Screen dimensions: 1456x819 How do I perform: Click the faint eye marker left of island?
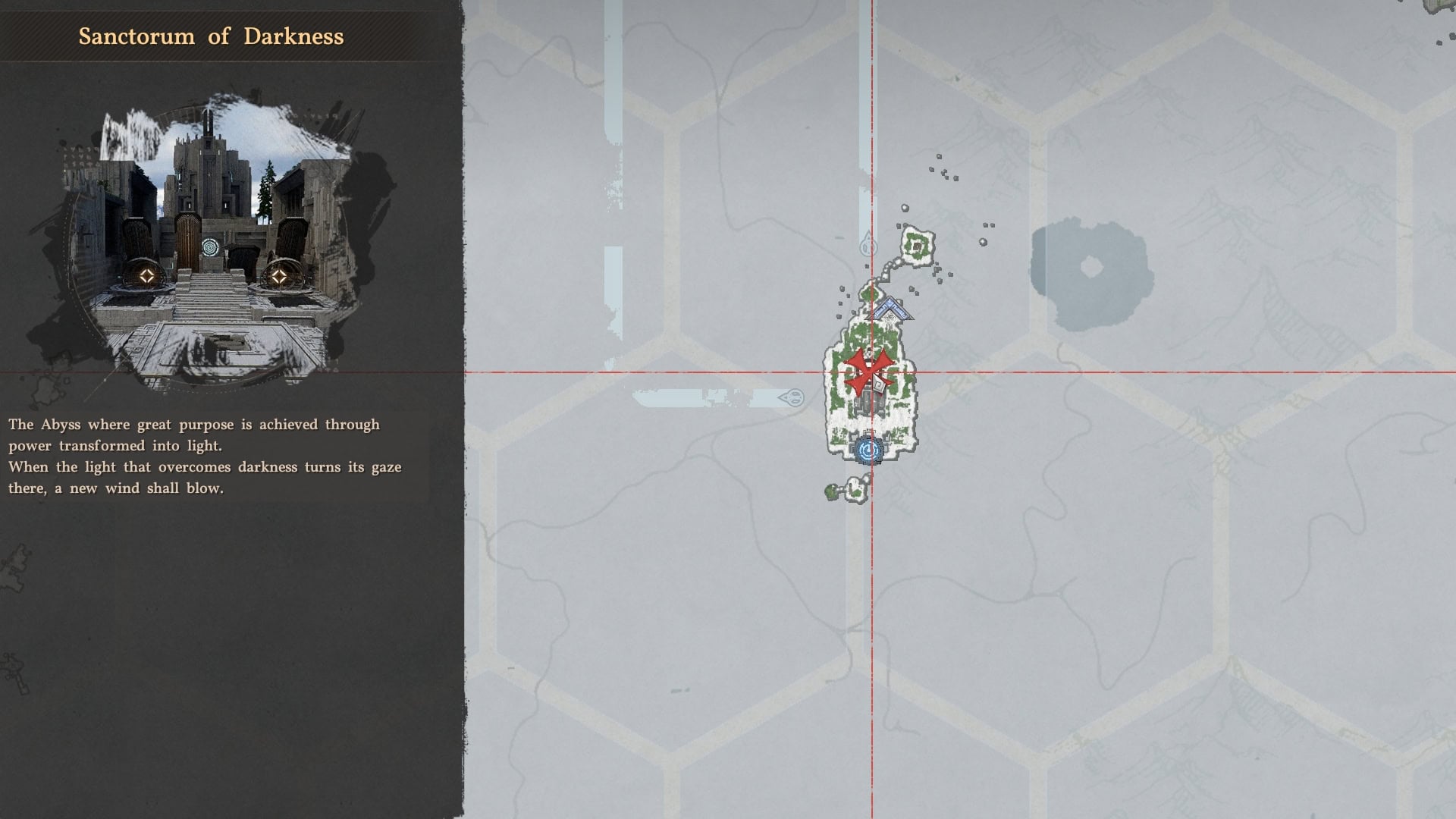coord(792,397)
